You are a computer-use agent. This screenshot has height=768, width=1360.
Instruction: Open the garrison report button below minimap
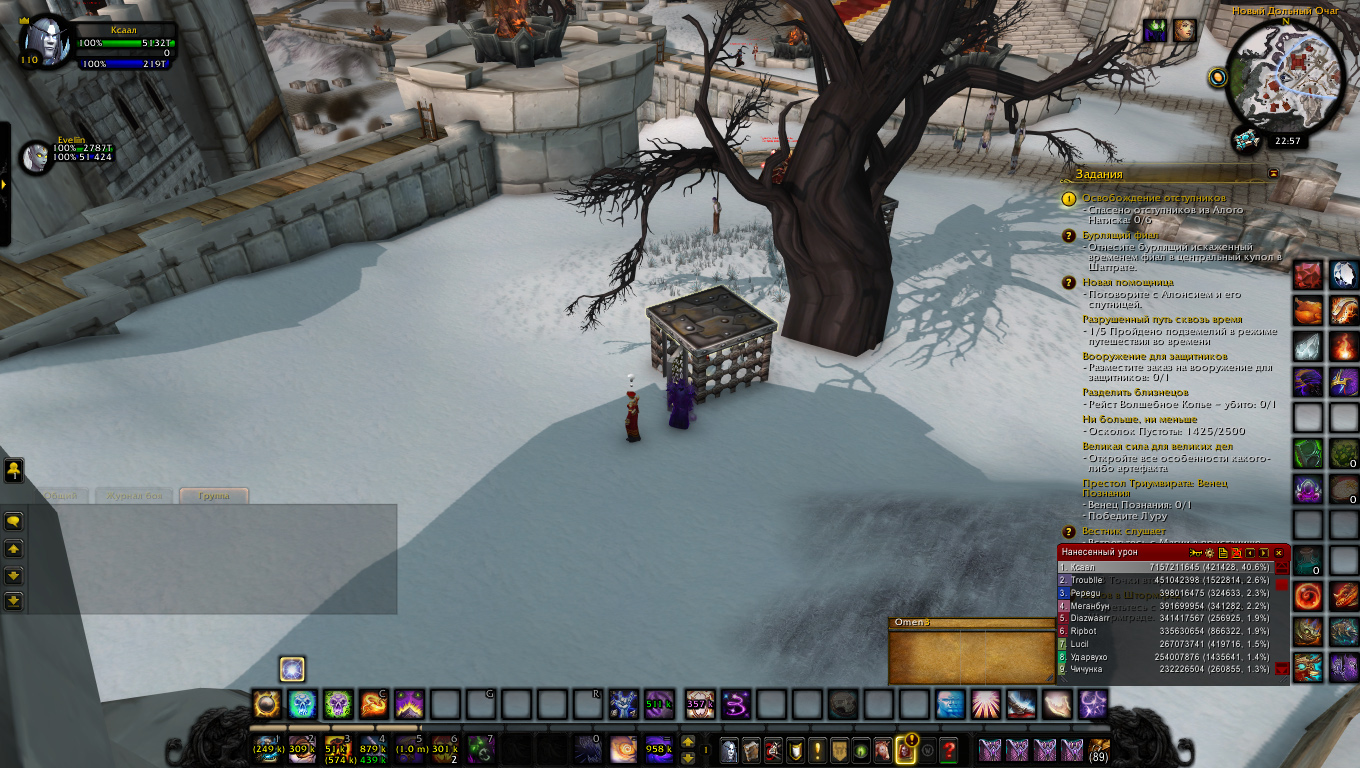[x=1245, y=138]
